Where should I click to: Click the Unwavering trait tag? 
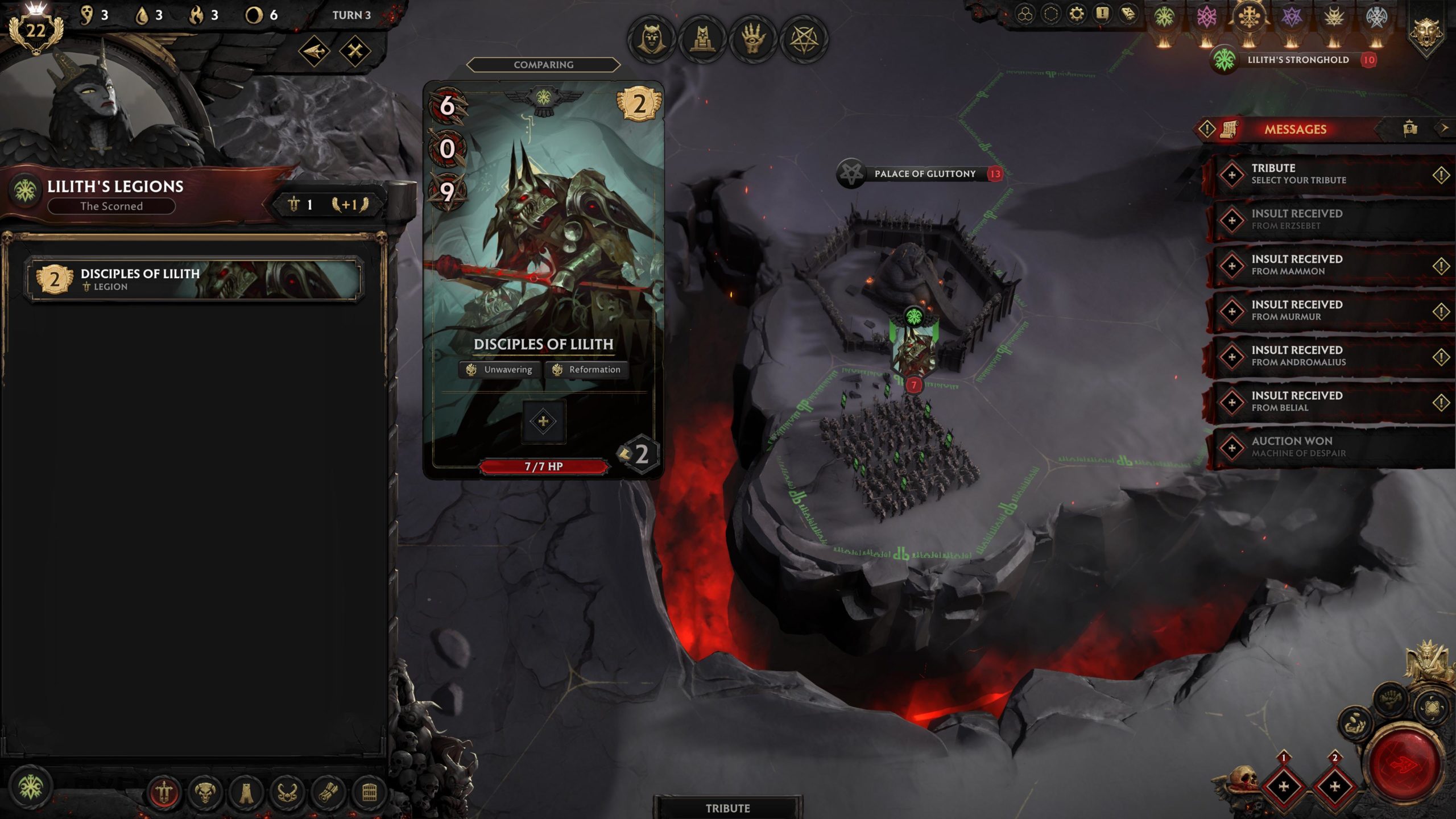coord(500,370)
